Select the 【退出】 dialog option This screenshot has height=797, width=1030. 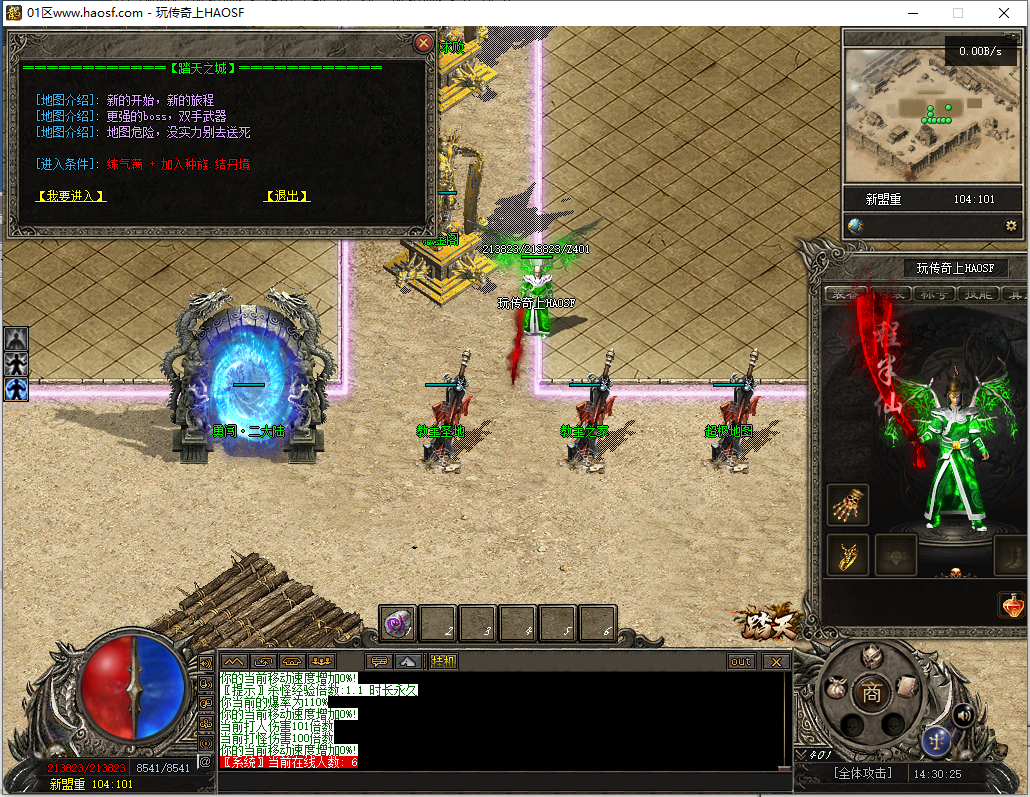(x=287, y=196)
